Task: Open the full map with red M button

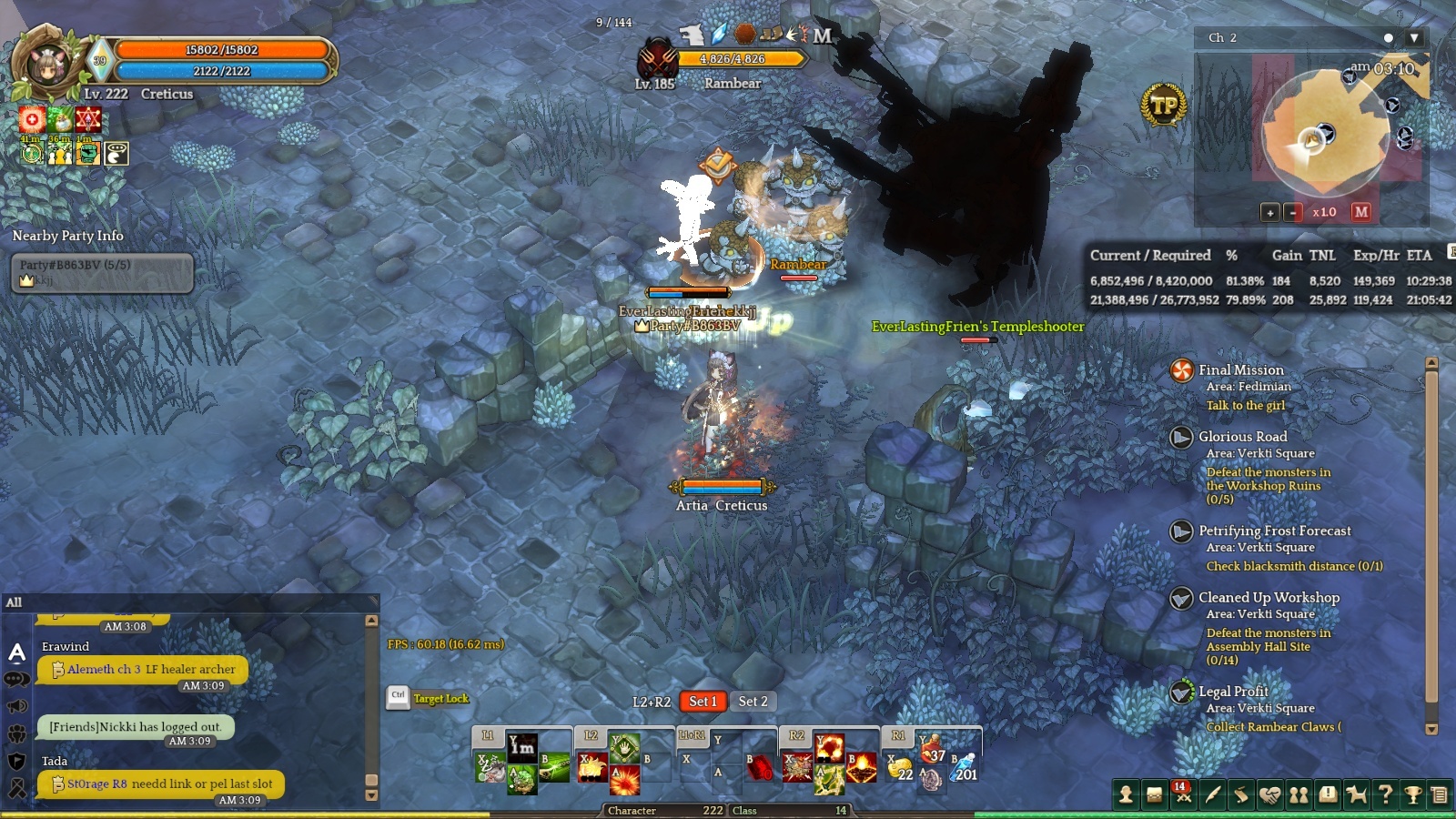Action: click(x=1361, y=212)
